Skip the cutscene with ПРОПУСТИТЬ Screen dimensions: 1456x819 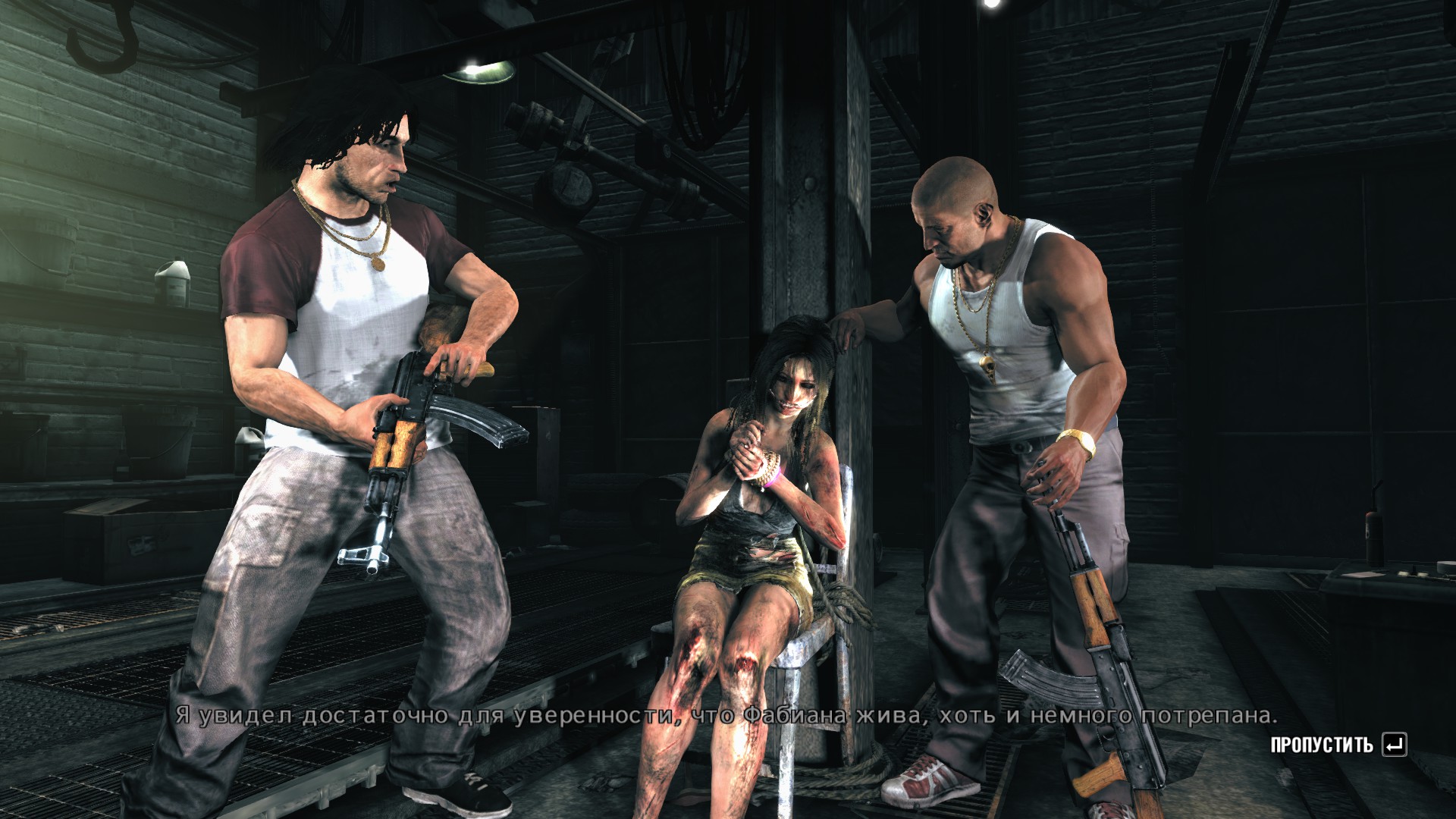1338,745
